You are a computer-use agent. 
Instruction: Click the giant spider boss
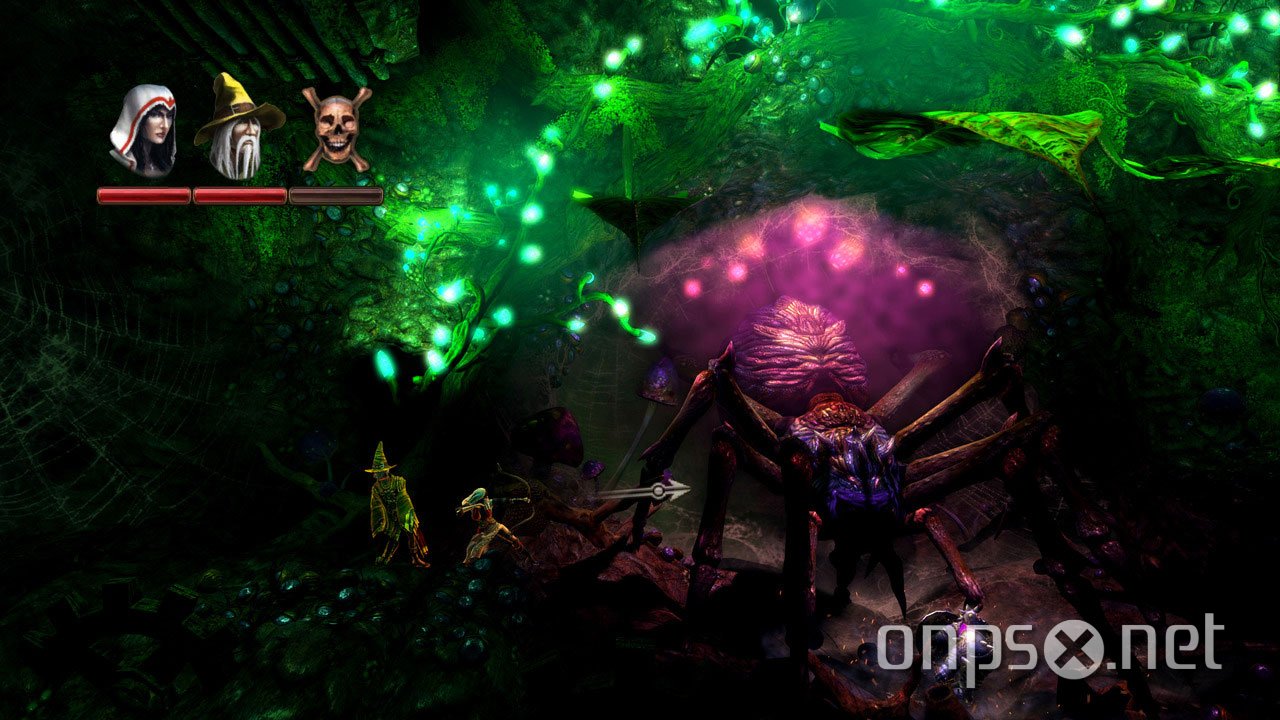click(x=850, y=450)
